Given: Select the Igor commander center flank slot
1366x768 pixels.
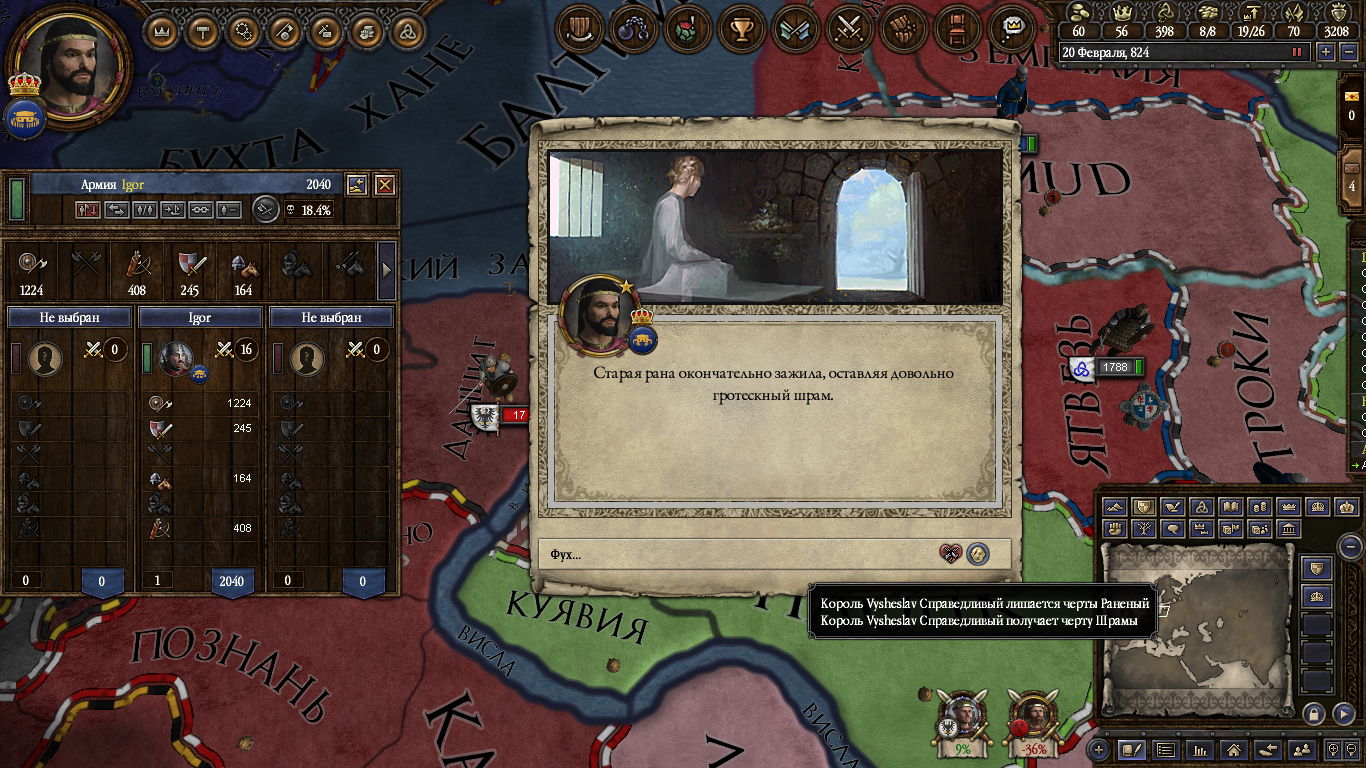Looking at the screenshot, I should coord(200,317).
